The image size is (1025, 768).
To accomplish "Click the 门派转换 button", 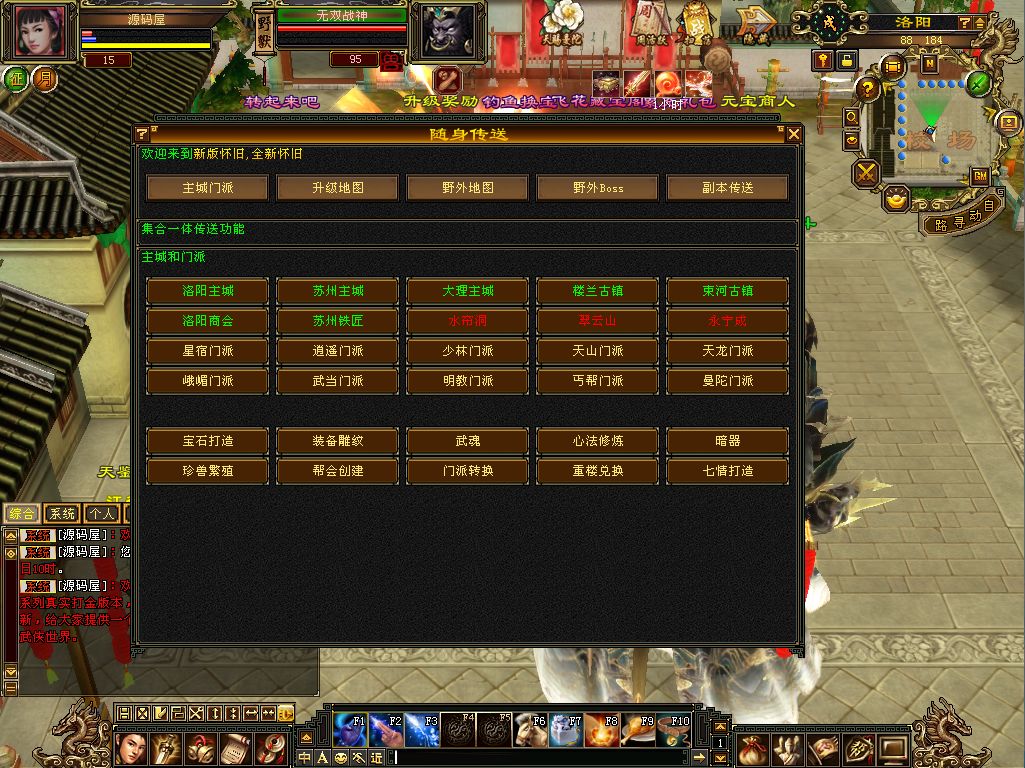I will click(x=468, y=470).
